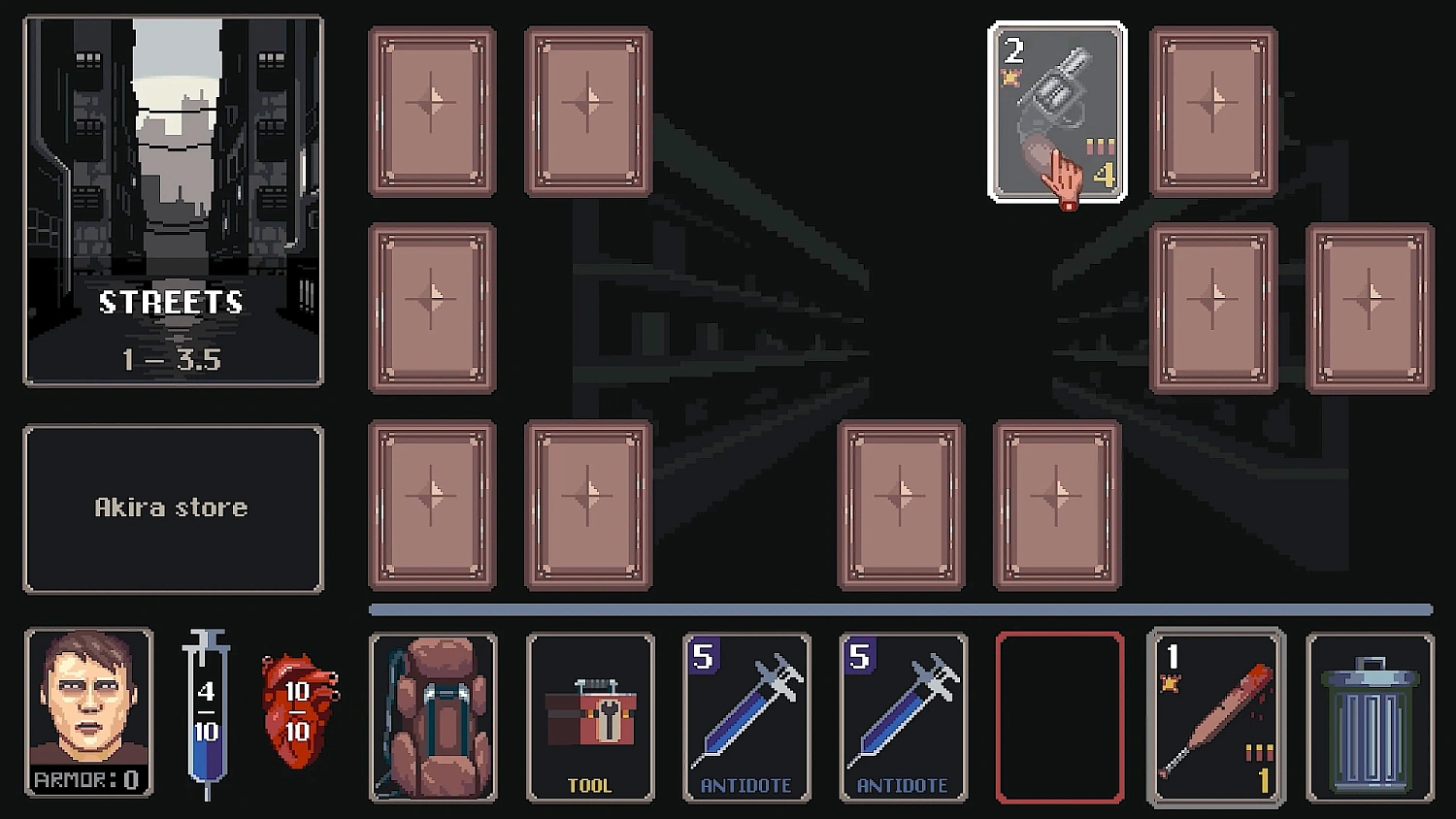Select the first ANTIDOTE syringe
1456x819 pixels.
(746, 718)
